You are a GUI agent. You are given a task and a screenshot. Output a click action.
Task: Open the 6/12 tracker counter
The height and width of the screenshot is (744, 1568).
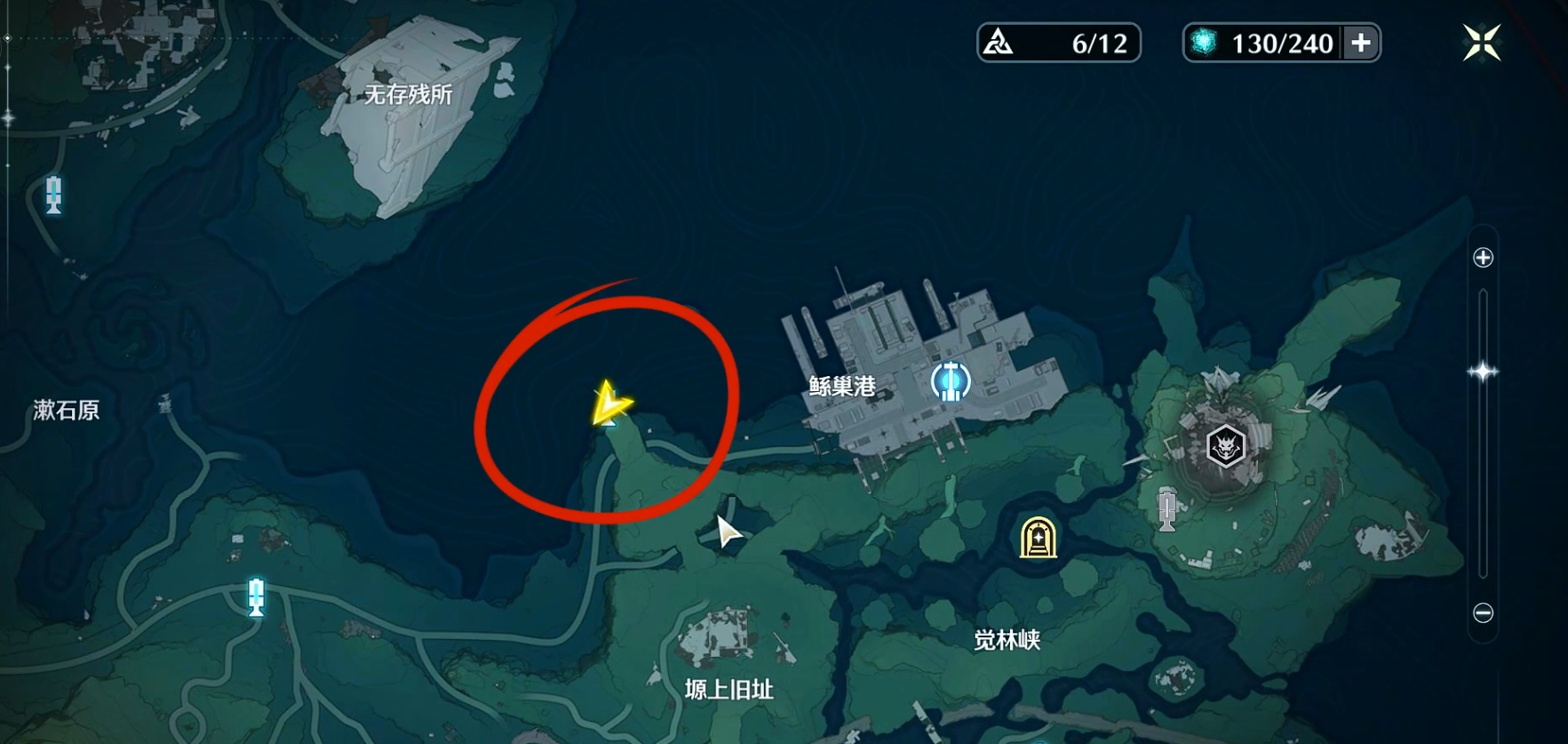pos(1058,43)
